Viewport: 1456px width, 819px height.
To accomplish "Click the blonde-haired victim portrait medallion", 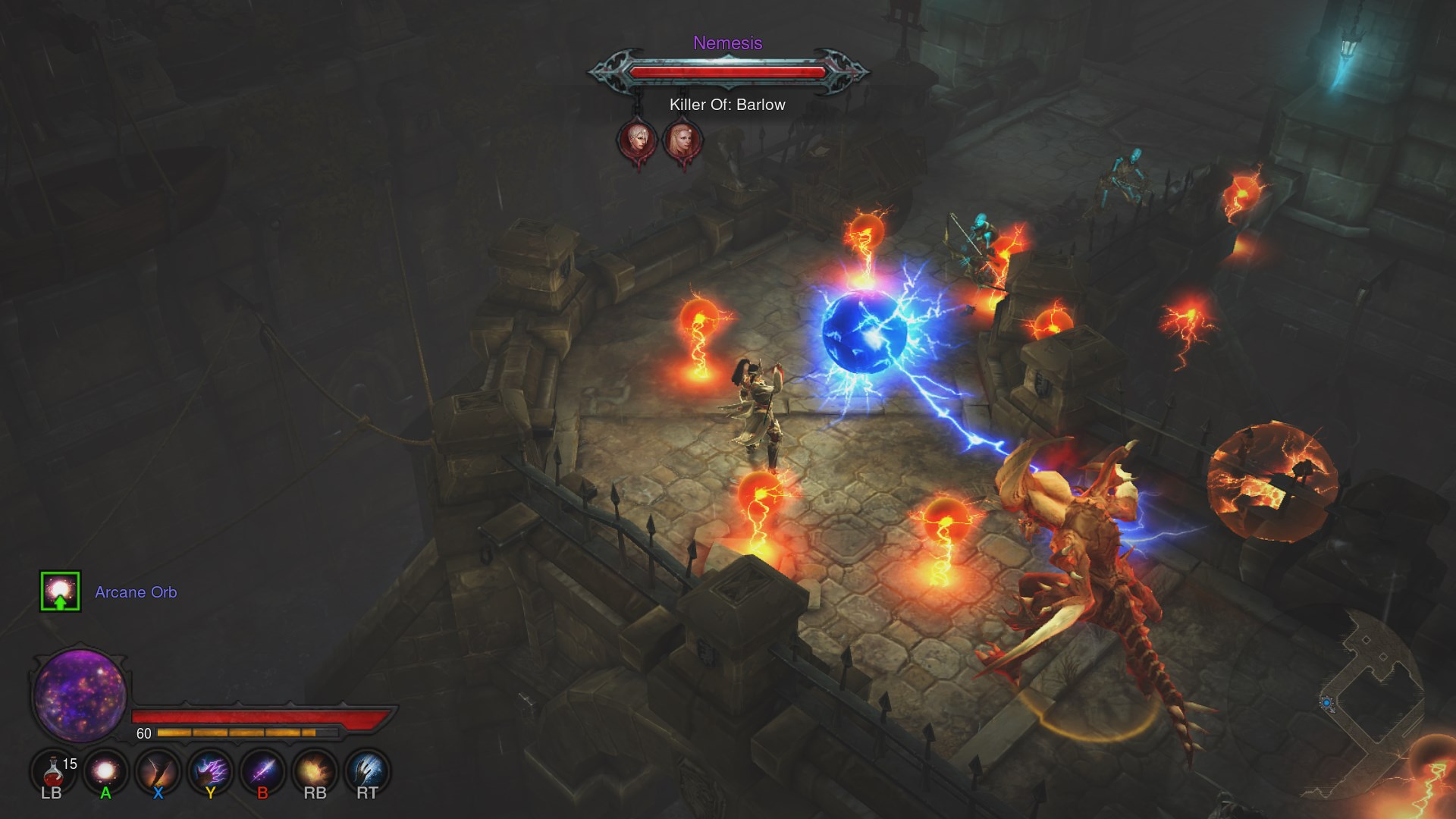I will point(682,140).
